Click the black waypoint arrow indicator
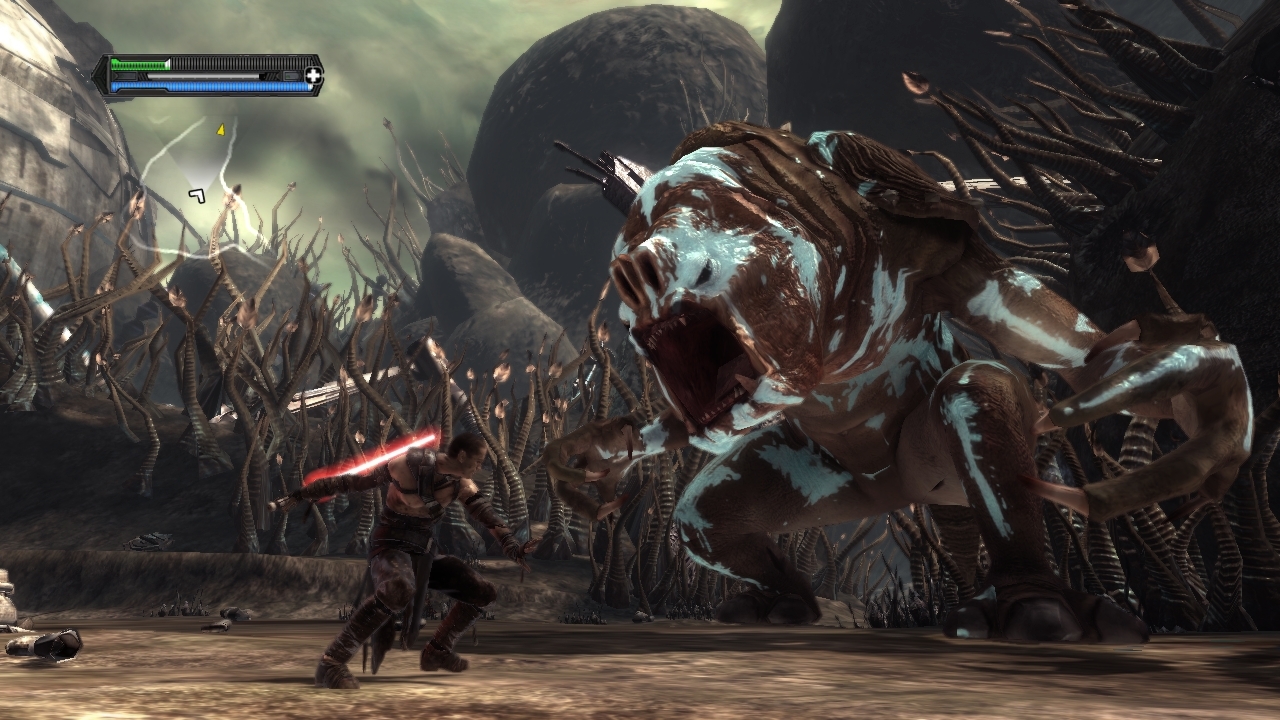 click(197, 196)
